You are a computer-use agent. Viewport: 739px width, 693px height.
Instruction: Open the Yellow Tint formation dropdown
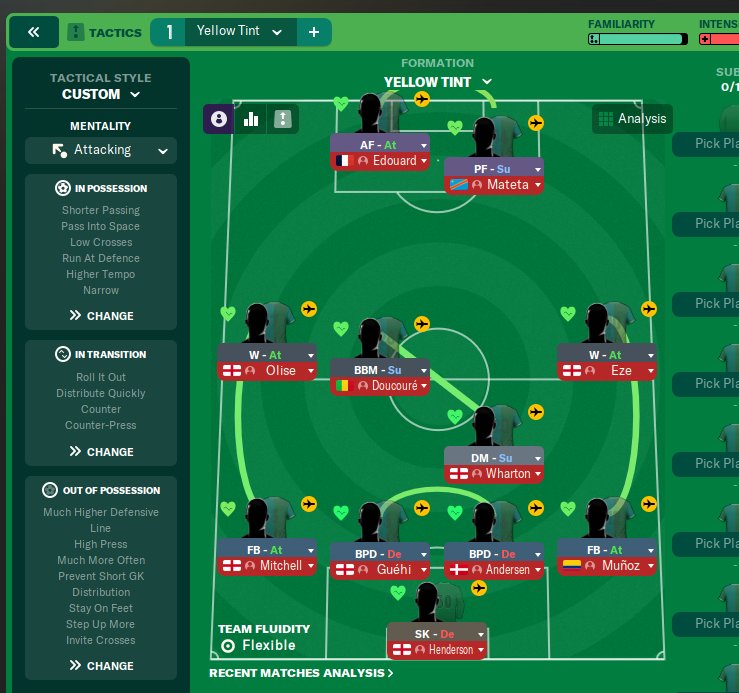click(x=438, y=82)
